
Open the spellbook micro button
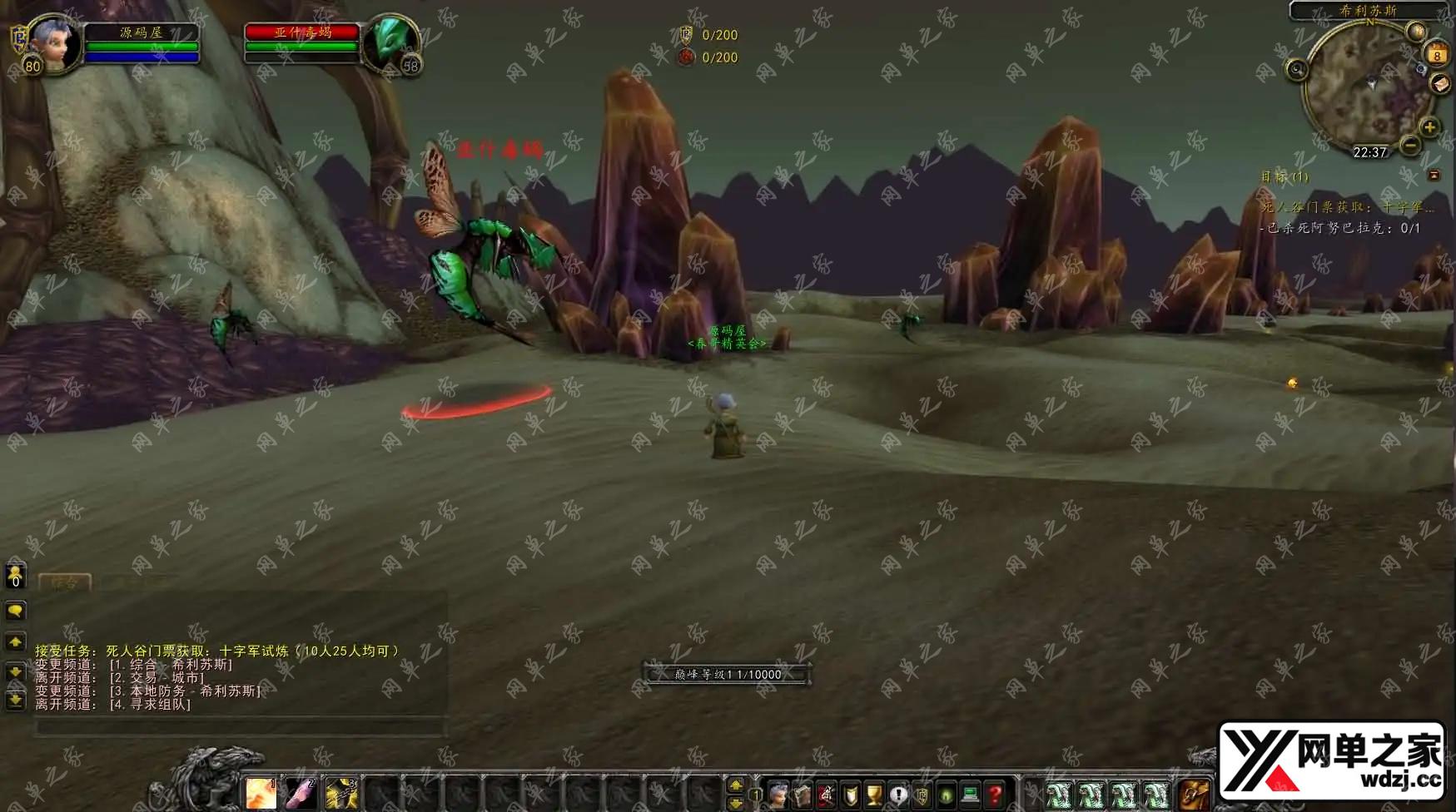803,795
